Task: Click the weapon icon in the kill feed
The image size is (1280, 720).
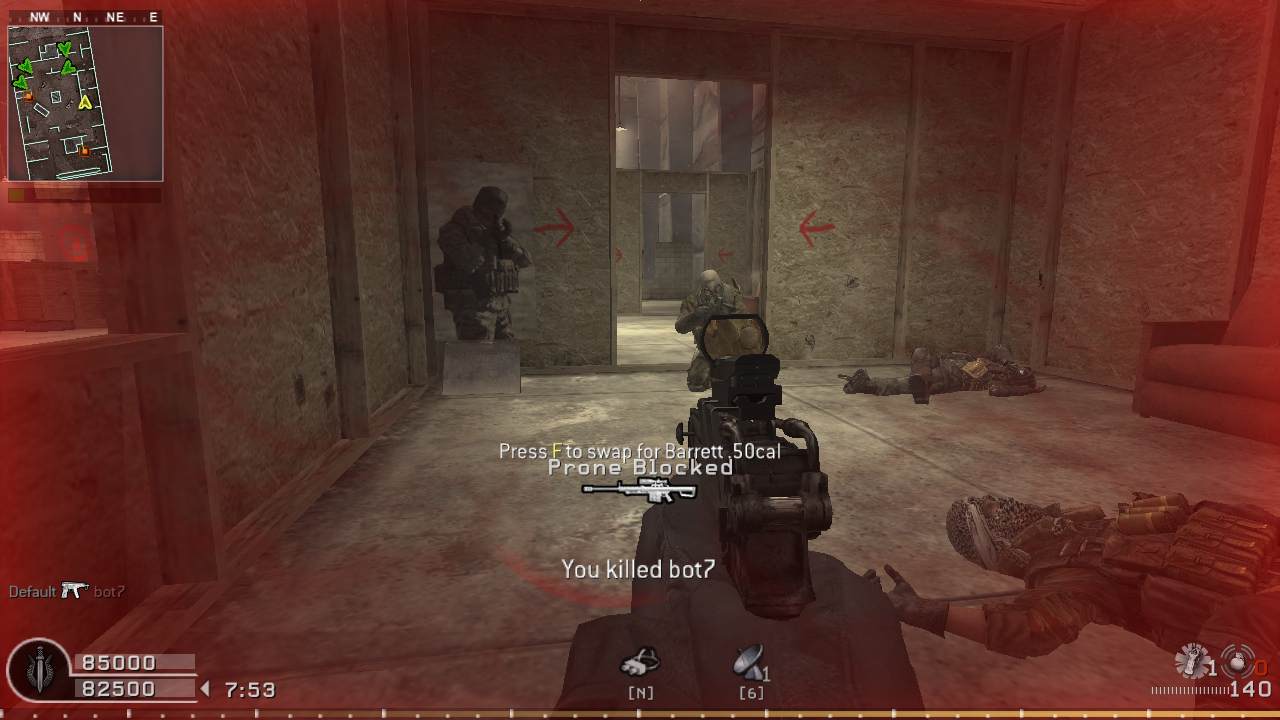Action: point(75,591)
